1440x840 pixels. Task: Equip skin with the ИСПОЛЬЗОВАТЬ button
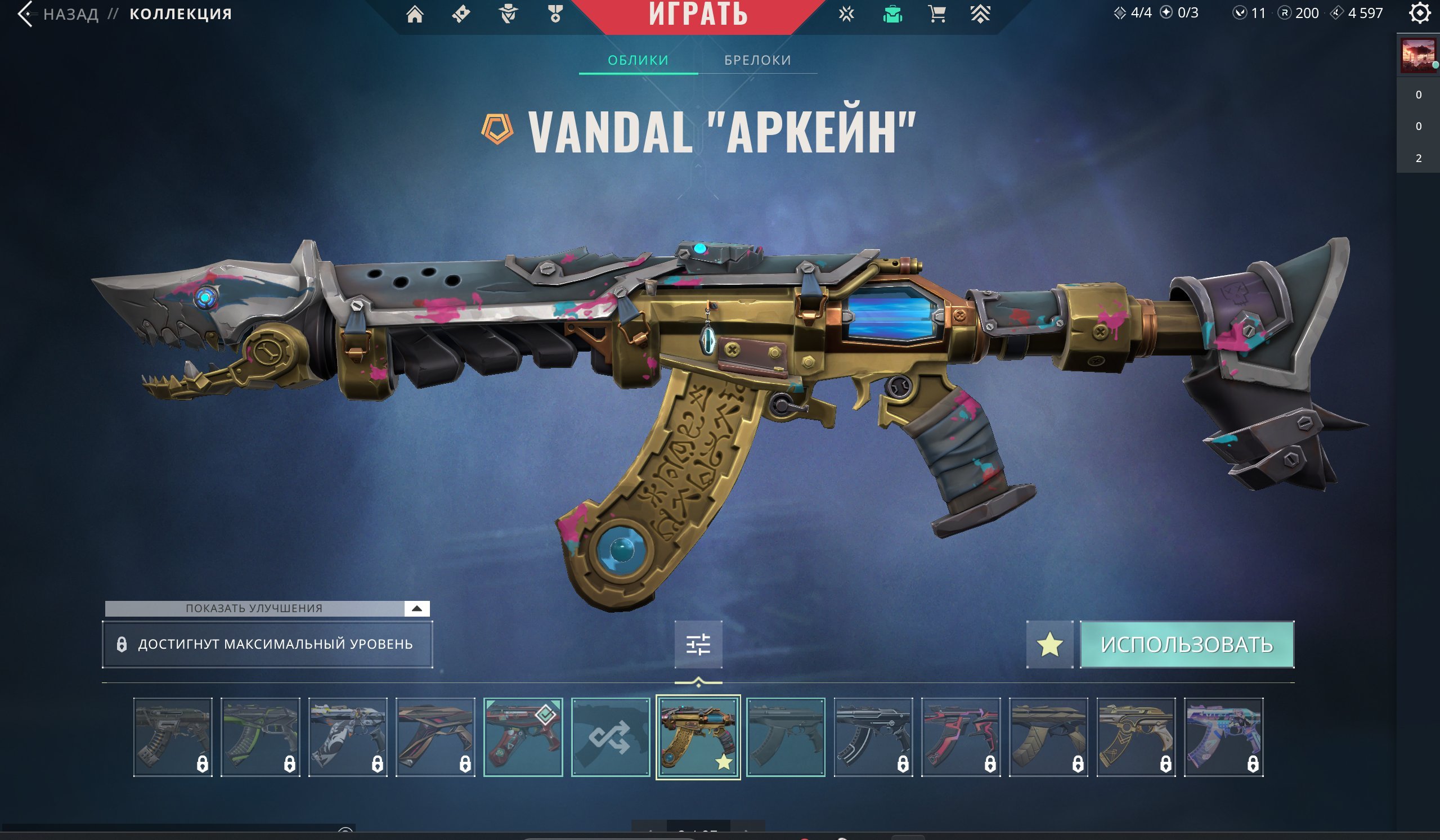pyautogui.click(x=1187, y=645)
